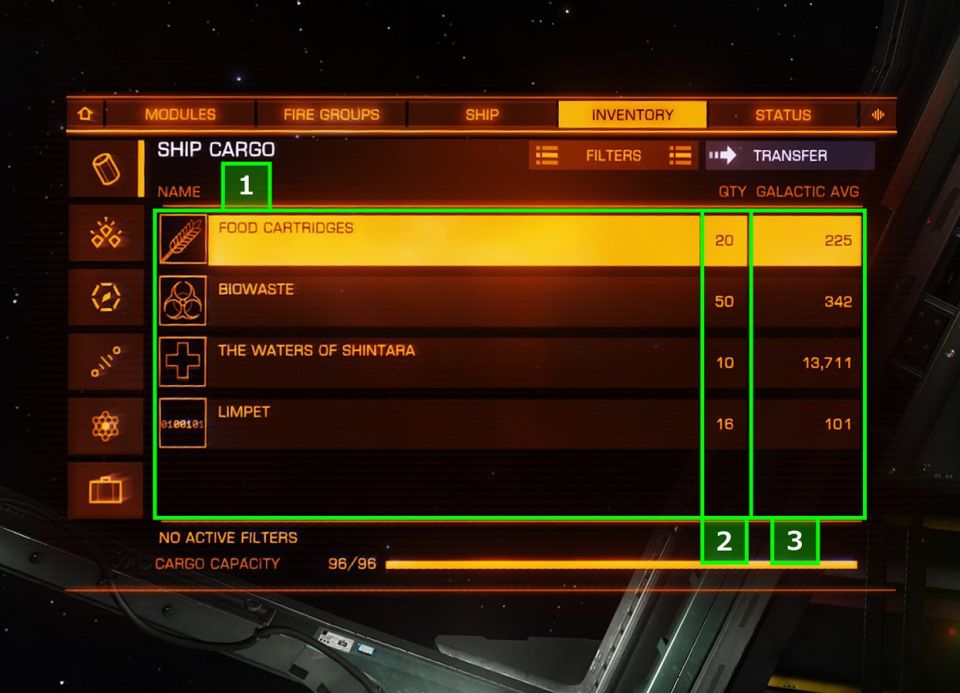This screenshot has width=960, height=693.
Task: Open the hexagon icon category
Action: [x=106, y=298]
